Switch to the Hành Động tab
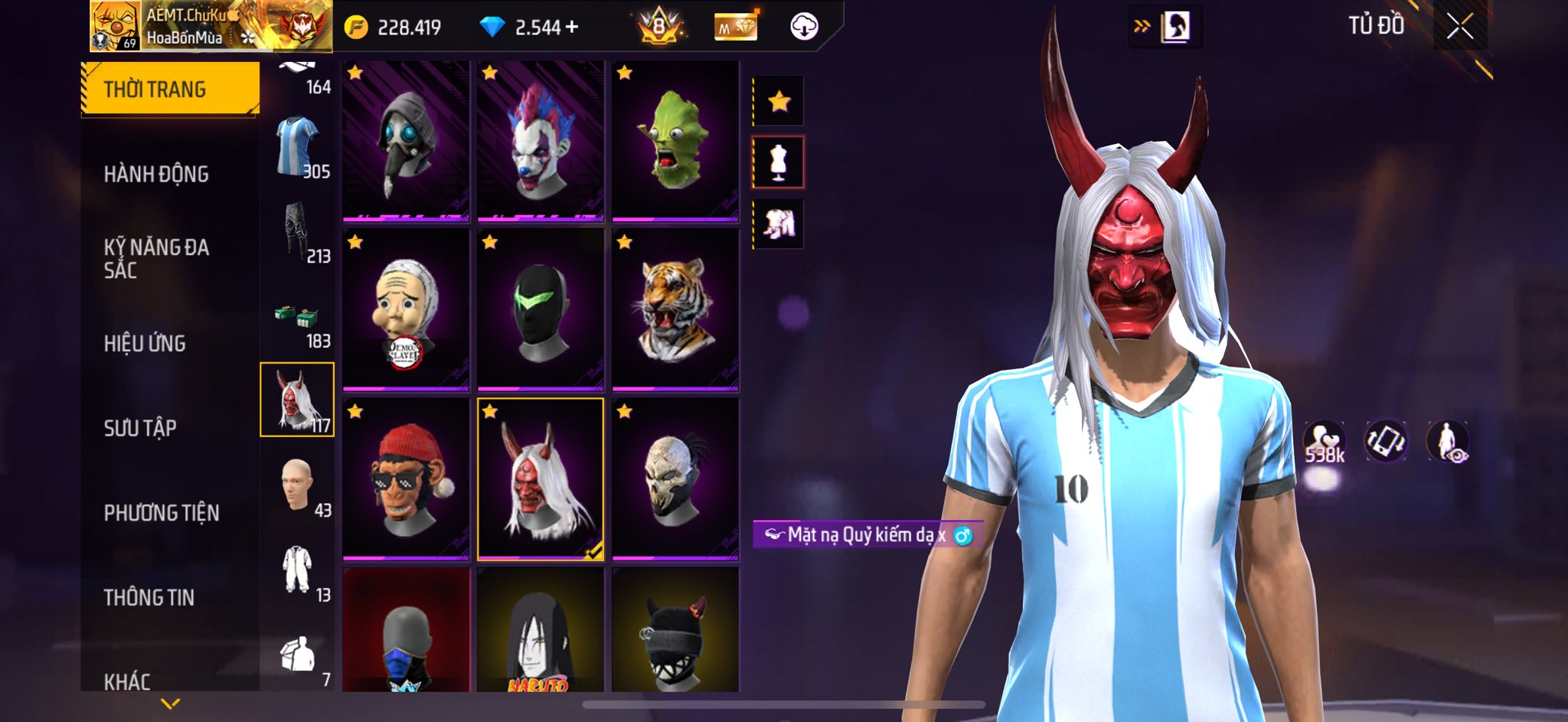Viewport: 1568px width, 722px height. [156, 174]
